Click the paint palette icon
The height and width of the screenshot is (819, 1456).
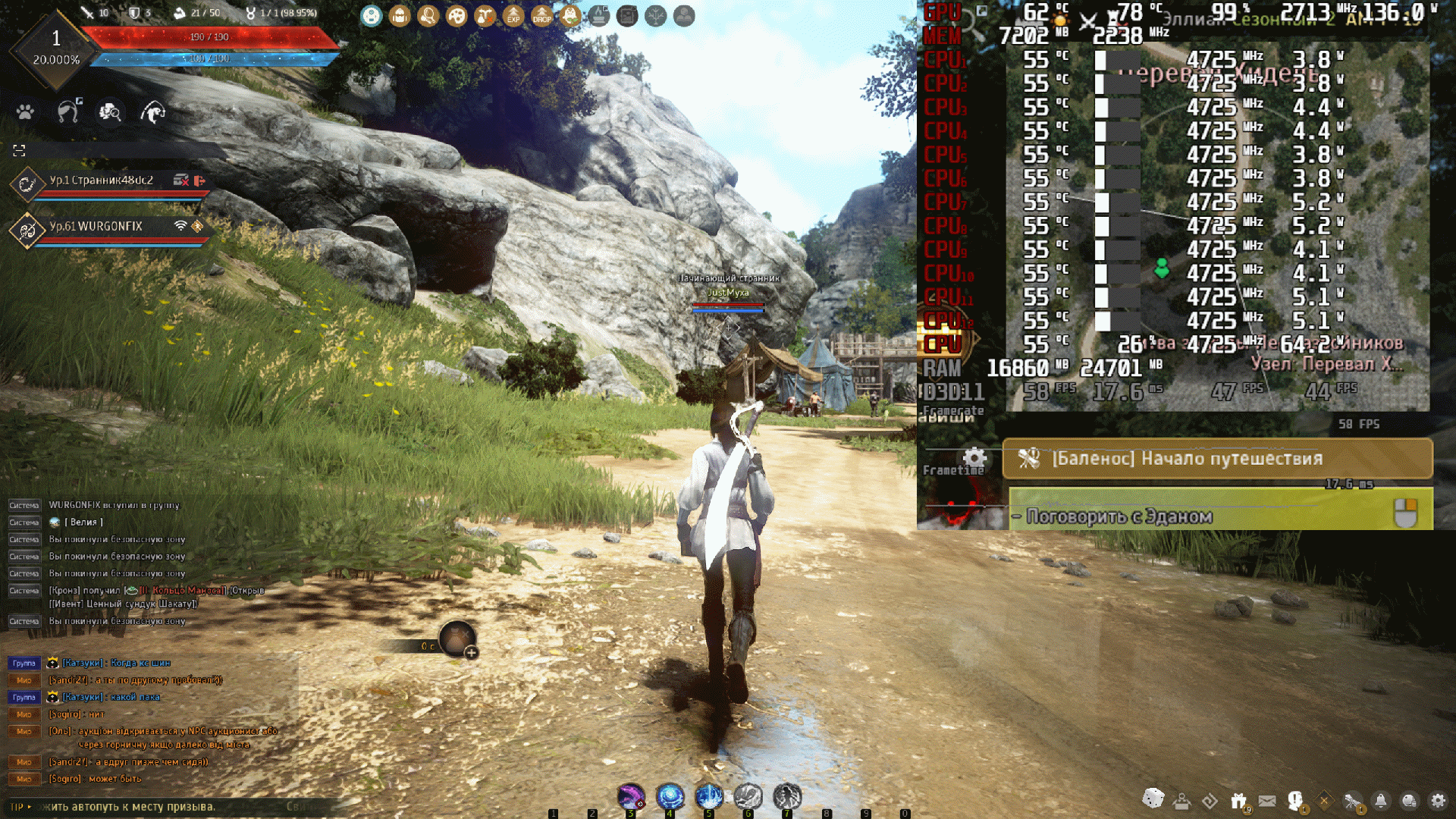[x=457, y=16]
